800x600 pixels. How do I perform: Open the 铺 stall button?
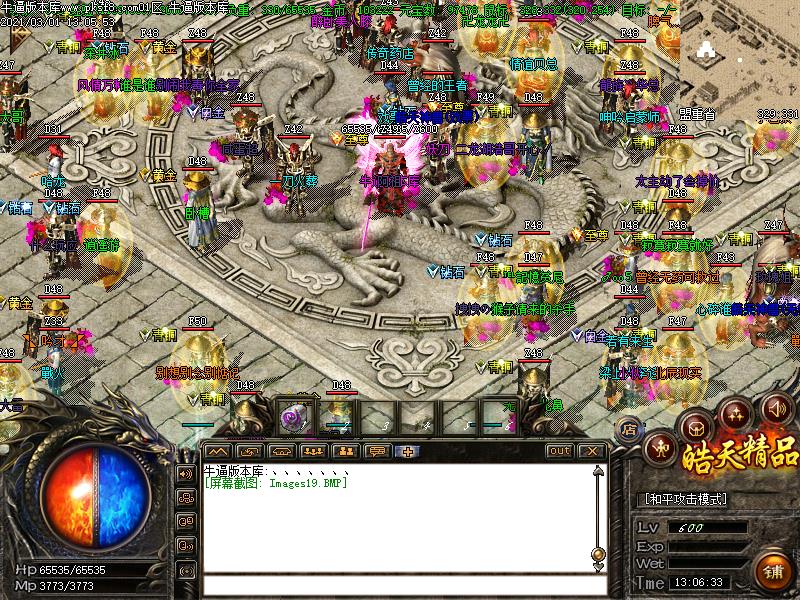point(772,571)
